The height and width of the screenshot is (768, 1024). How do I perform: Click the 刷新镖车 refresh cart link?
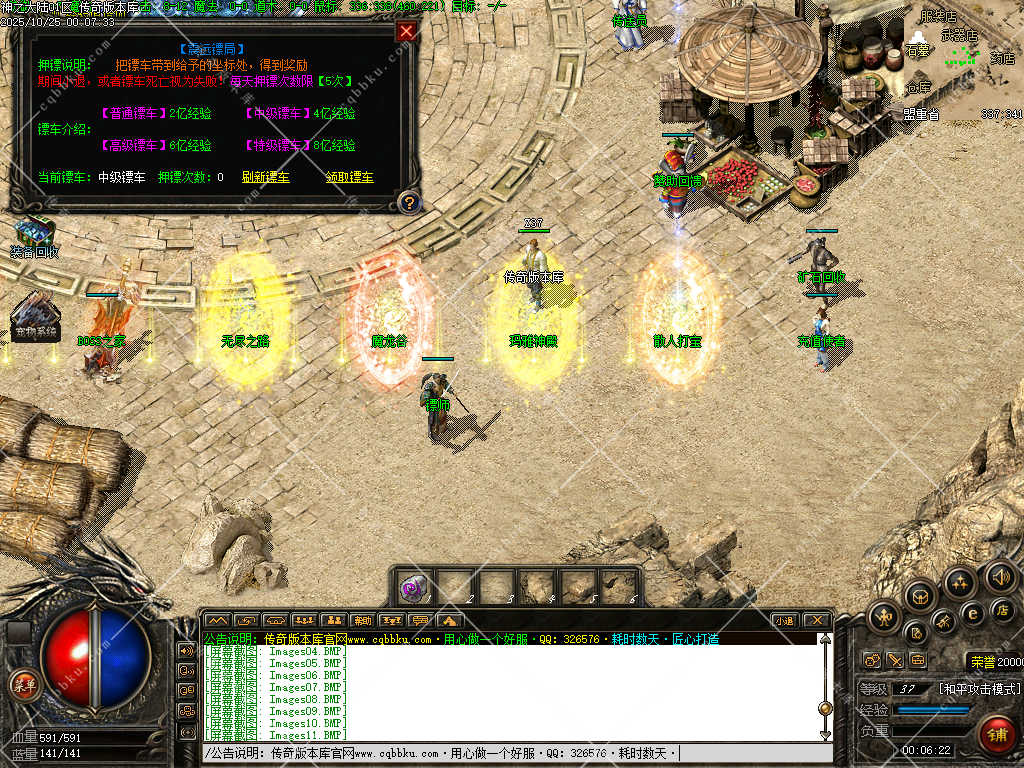[265, 177]
